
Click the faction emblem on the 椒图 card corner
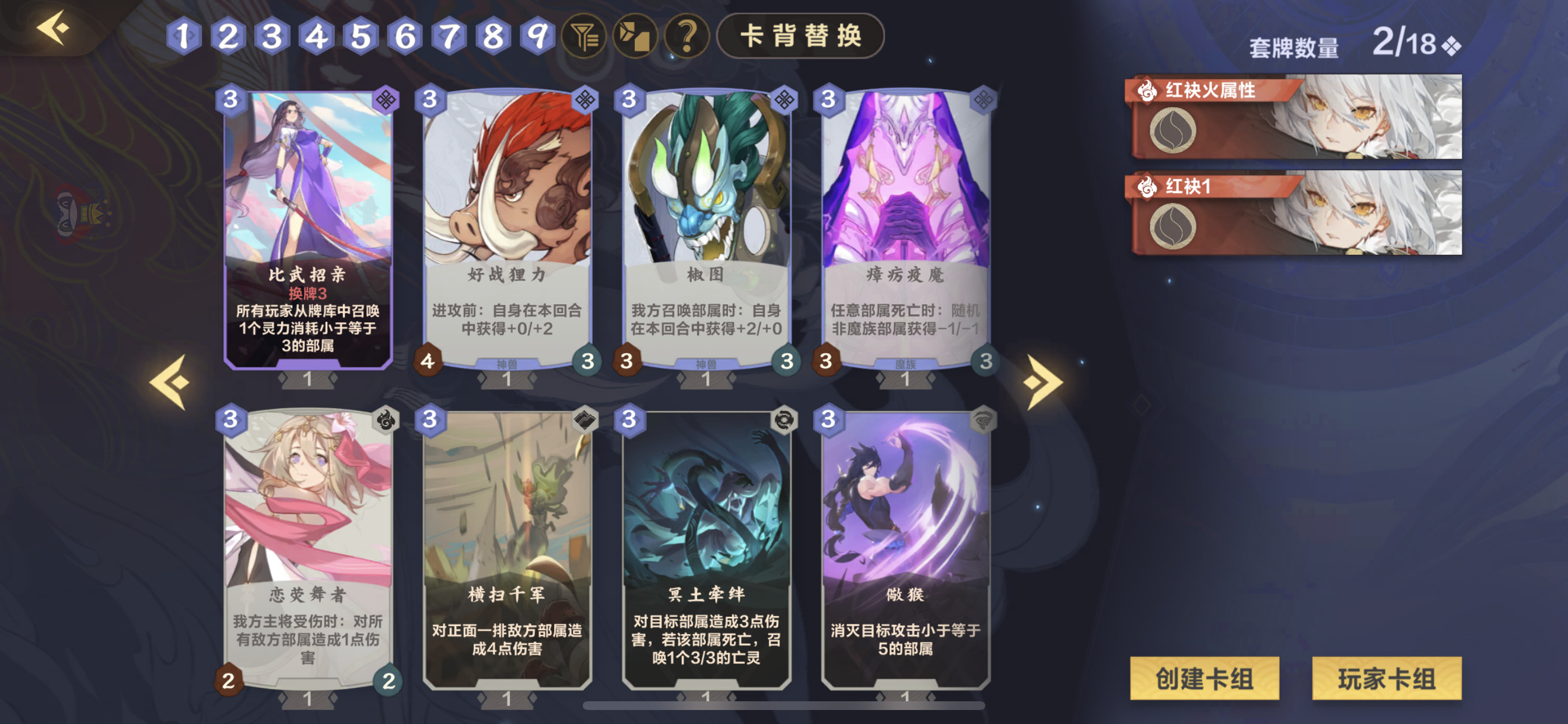786,101
